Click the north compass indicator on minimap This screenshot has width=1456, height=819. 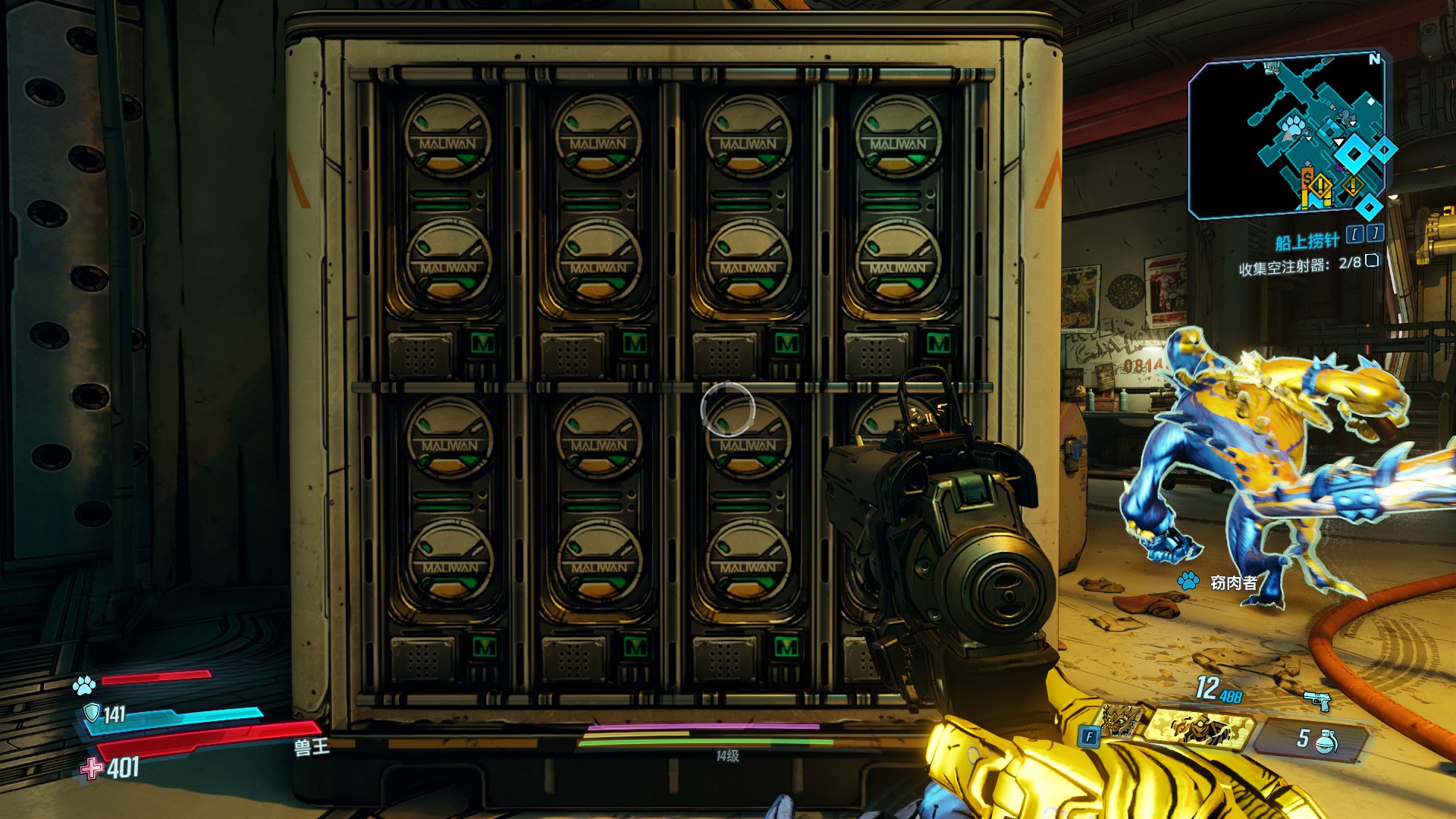point(1374,59)
